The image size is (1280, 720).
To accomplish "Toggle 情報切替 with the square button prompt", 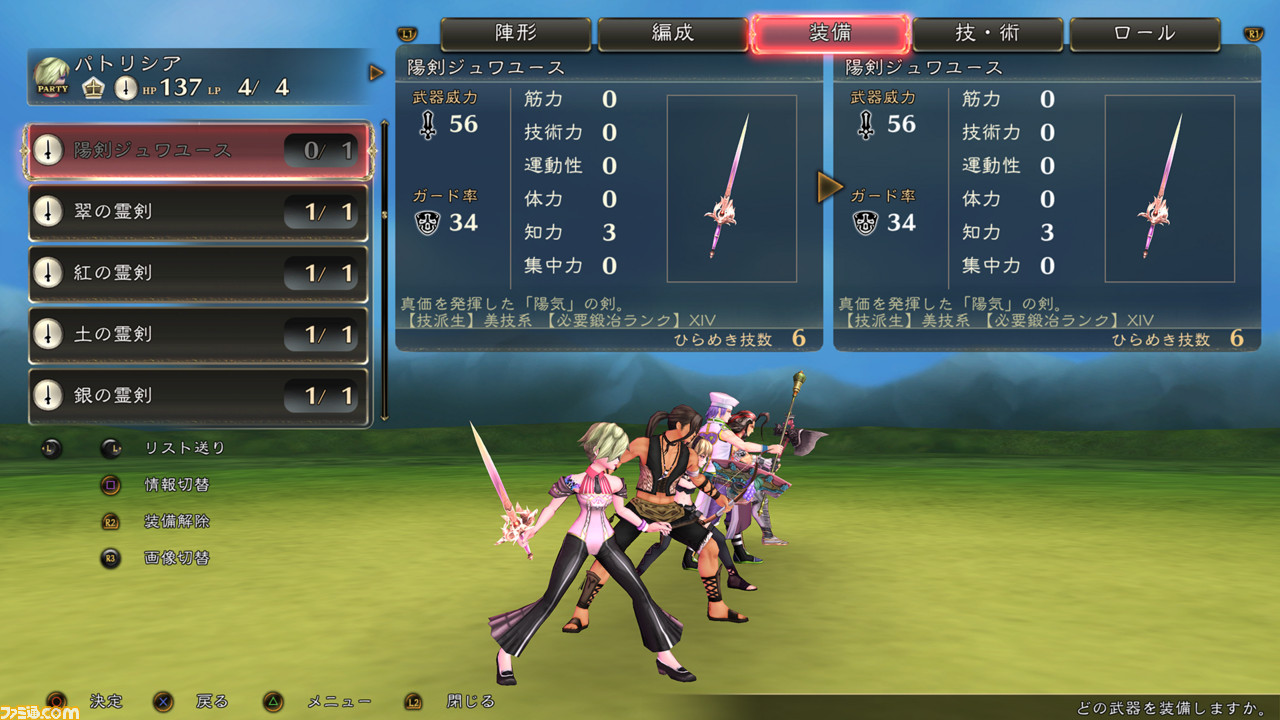I will pyautogui.click(x=110, y=485).
